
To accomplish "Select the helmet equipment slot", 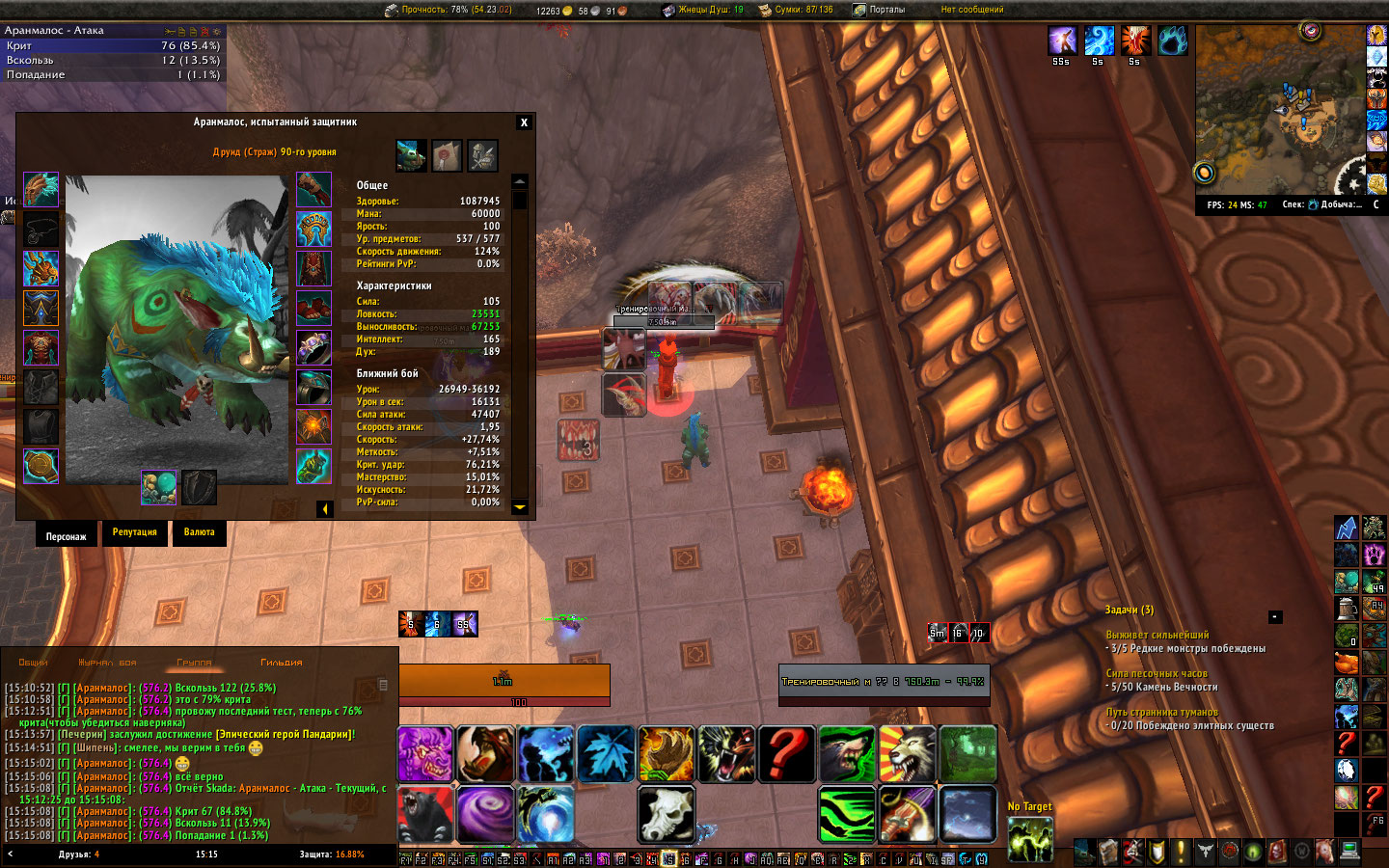I will coord(41,190).
